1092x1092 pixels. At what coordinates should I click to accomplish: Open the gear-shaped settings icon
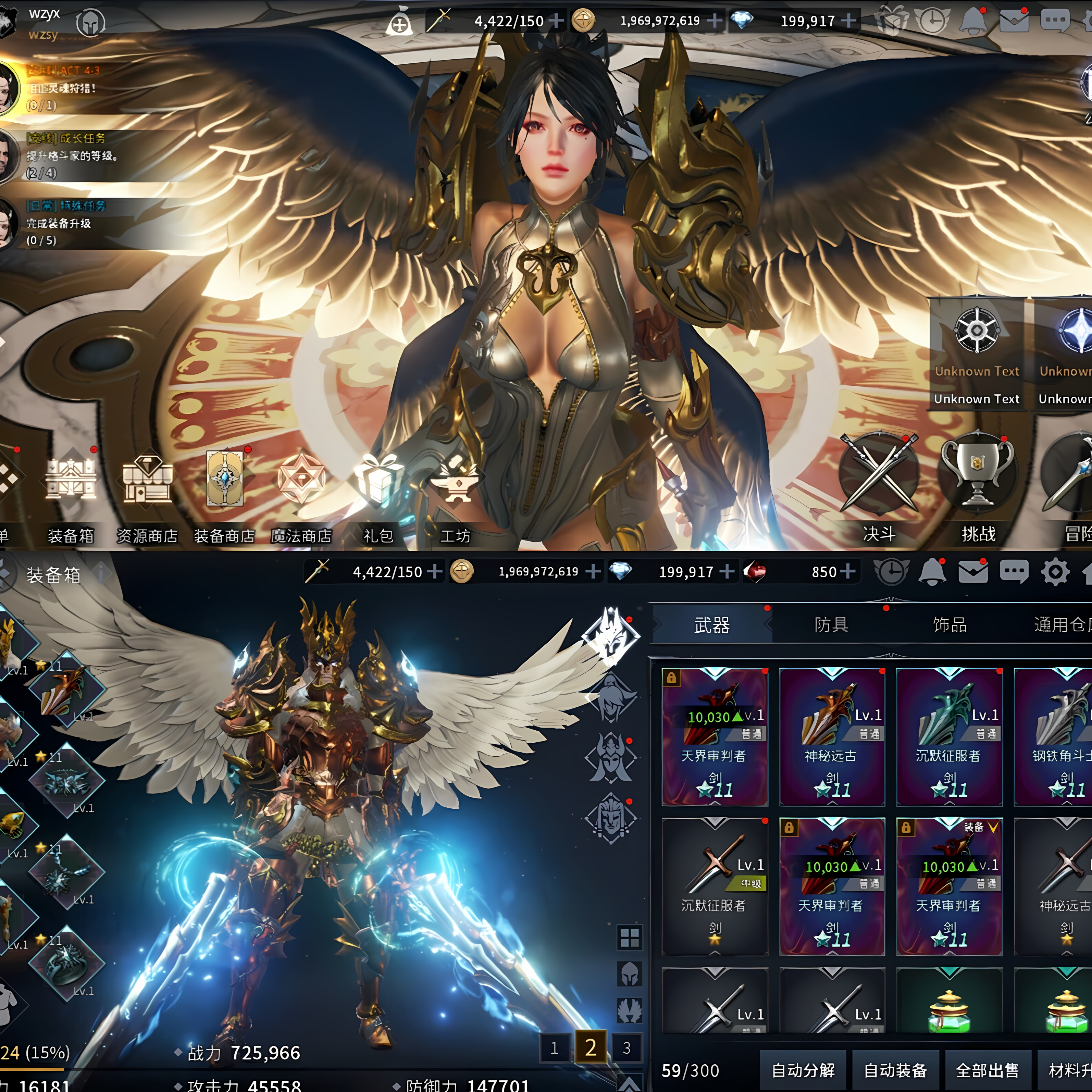(1055, 572)
